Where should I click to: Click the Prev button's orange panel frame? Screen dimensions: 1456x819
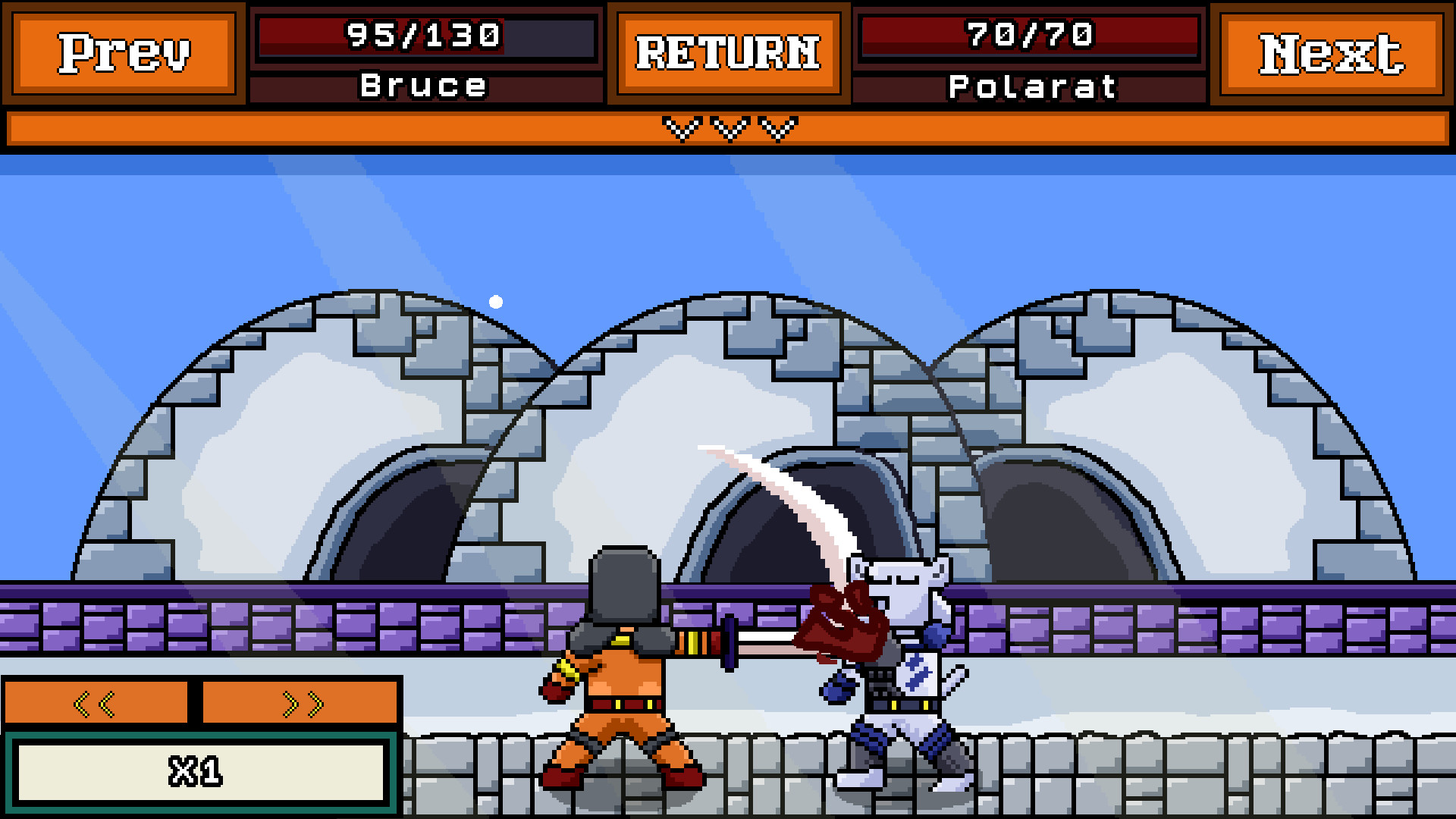[124, 53]
